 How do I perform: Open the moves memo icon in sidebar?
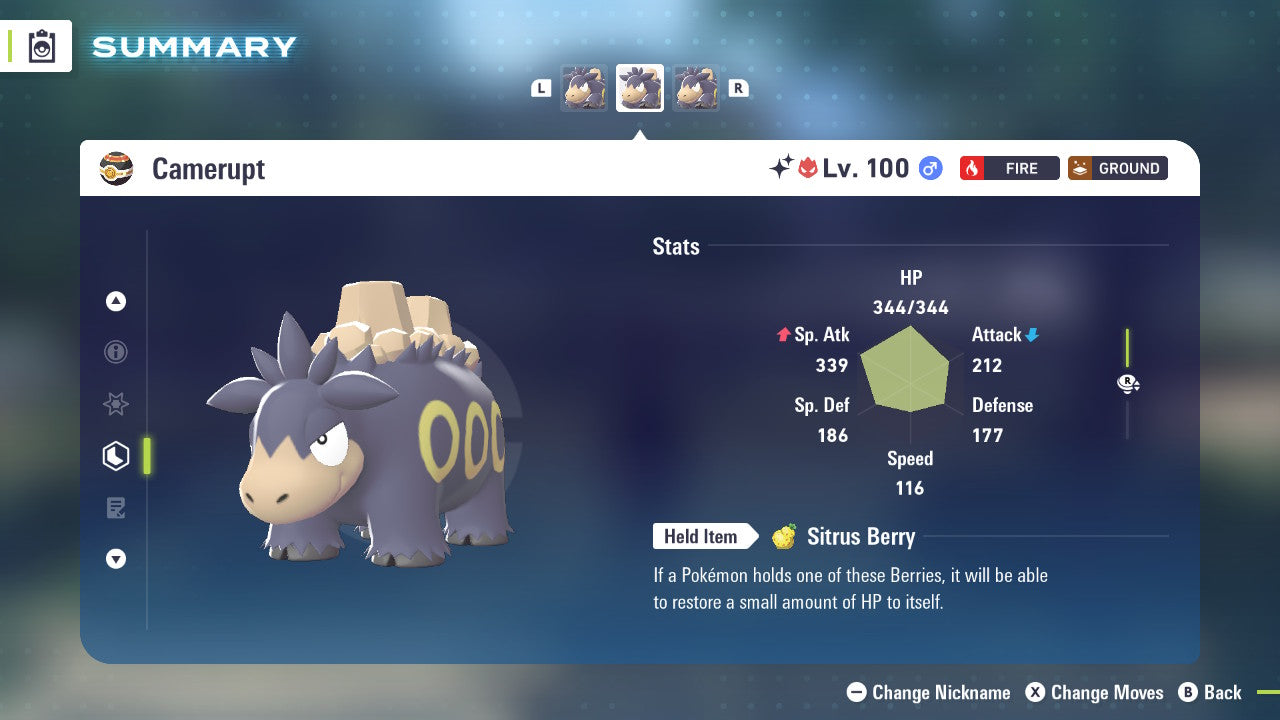116,508
